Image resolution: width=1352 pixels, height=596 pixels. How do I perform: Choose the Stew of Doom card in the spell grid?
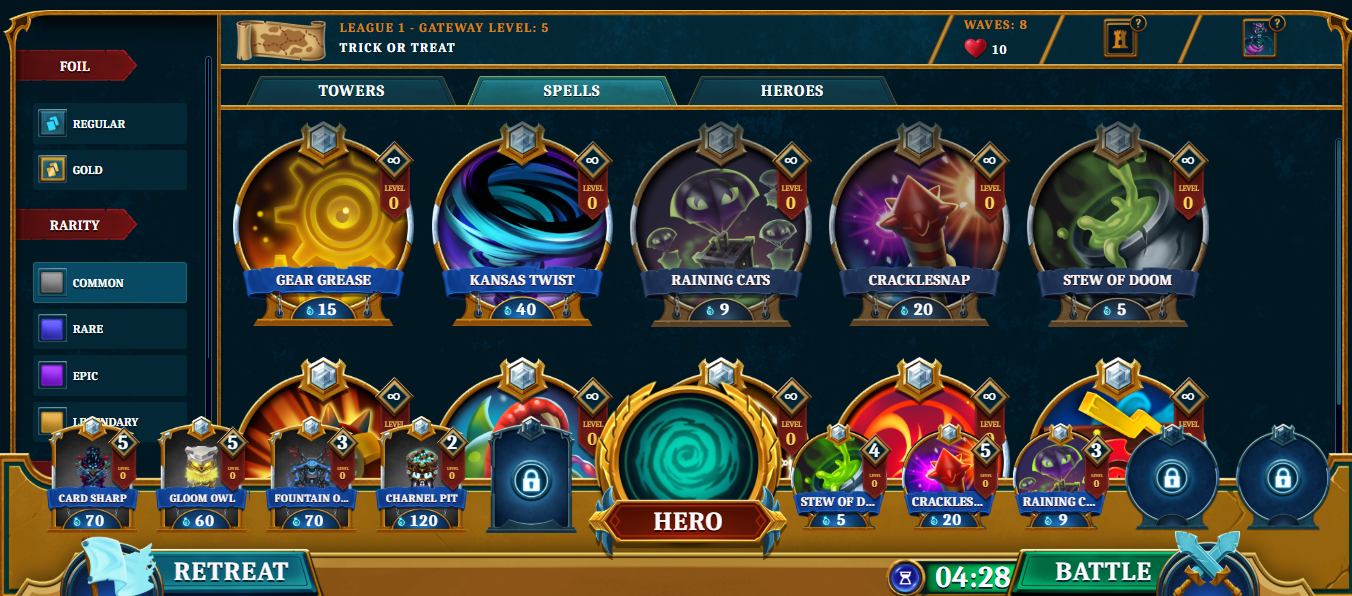pyautogui.click(x=1117, y=221)
